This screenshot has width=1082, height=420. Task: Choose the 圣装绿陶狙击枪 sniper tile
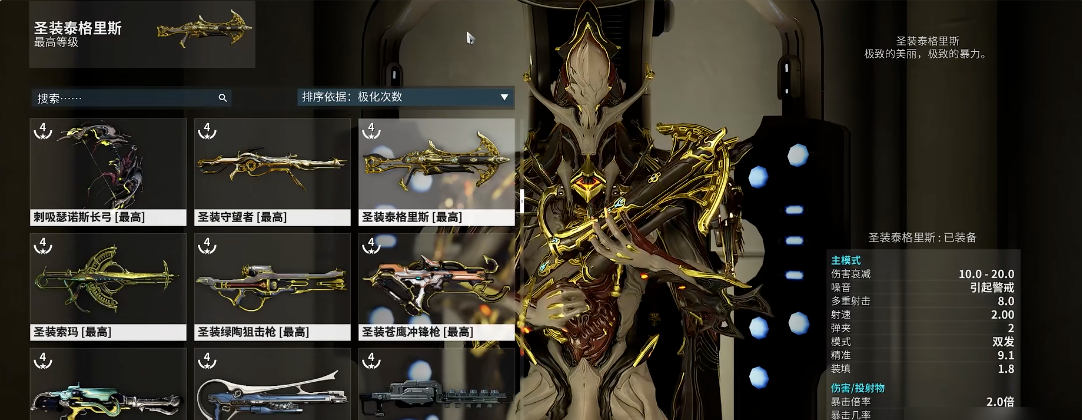click(272, 285)
